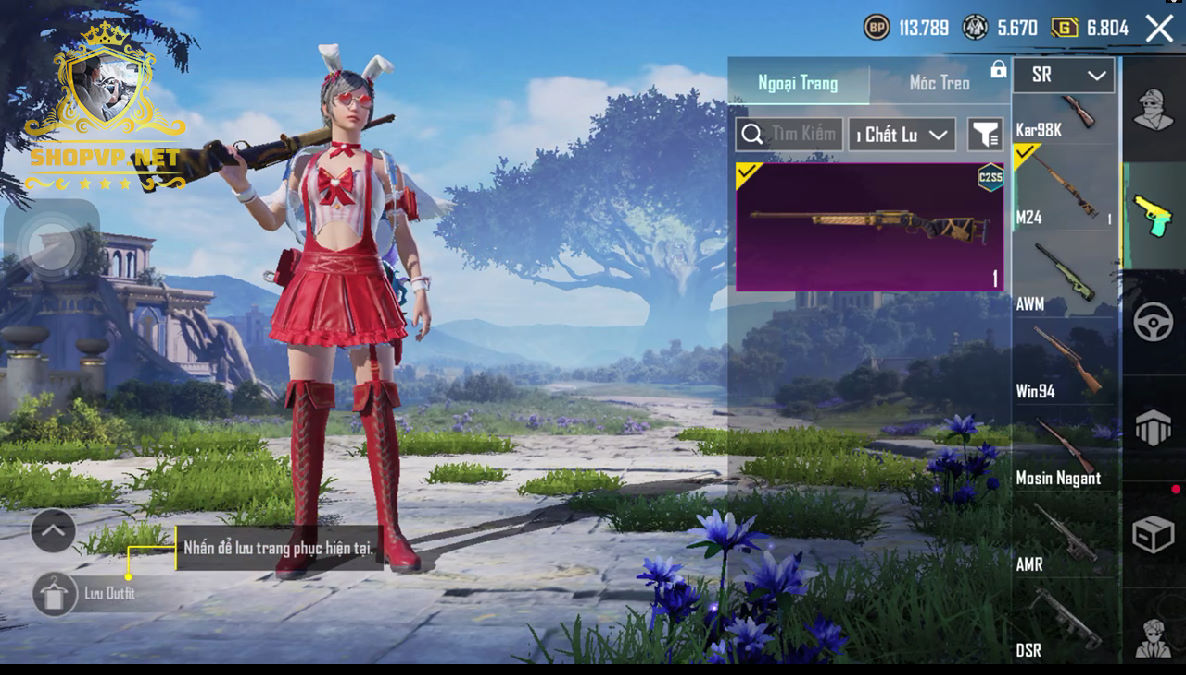The height and width of the screenshot is (675, 1186).
Task: Pick the AWM in the weapon list
Action: 1064,275
